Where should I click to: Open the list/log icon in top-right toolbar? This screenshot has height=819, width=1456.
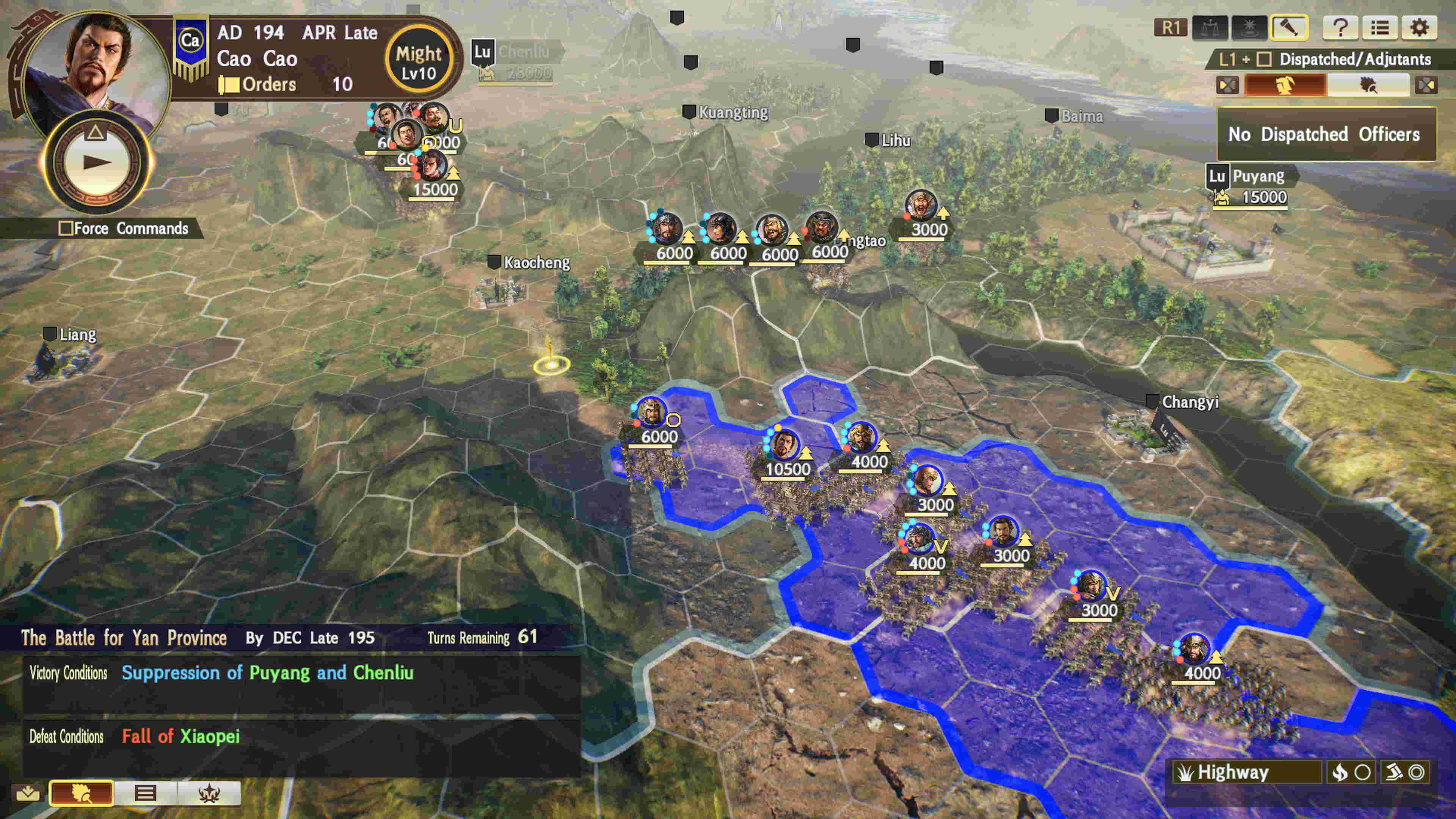(x=1381, y=28)
